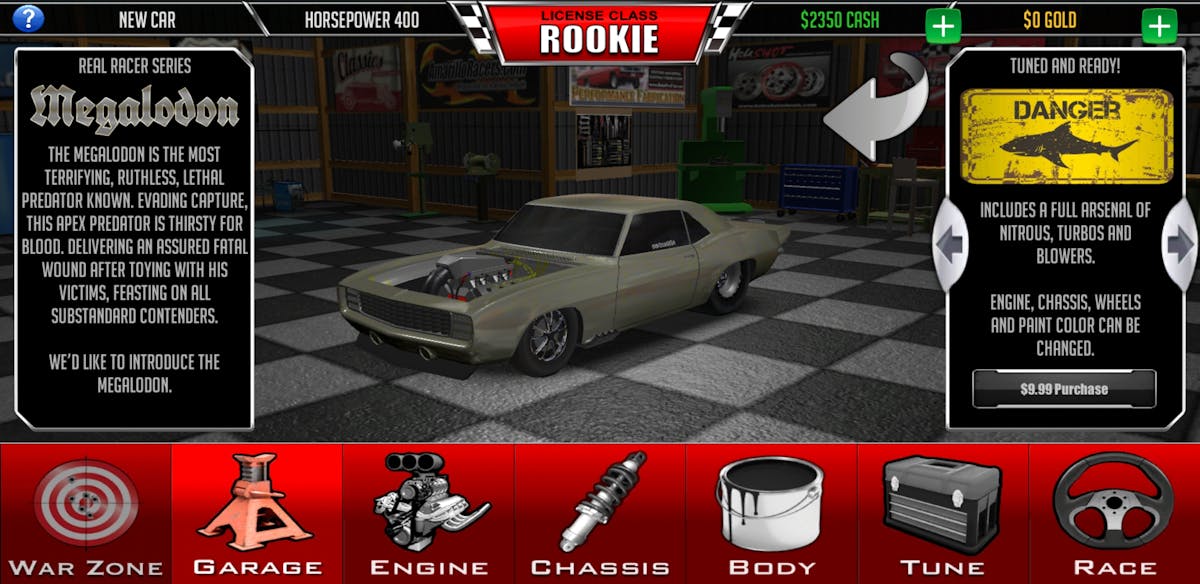Choose the Tune toolbox menu
The width and height of the screenshot is (1200, 584).
pyautogui.click(x=943, y=514)
